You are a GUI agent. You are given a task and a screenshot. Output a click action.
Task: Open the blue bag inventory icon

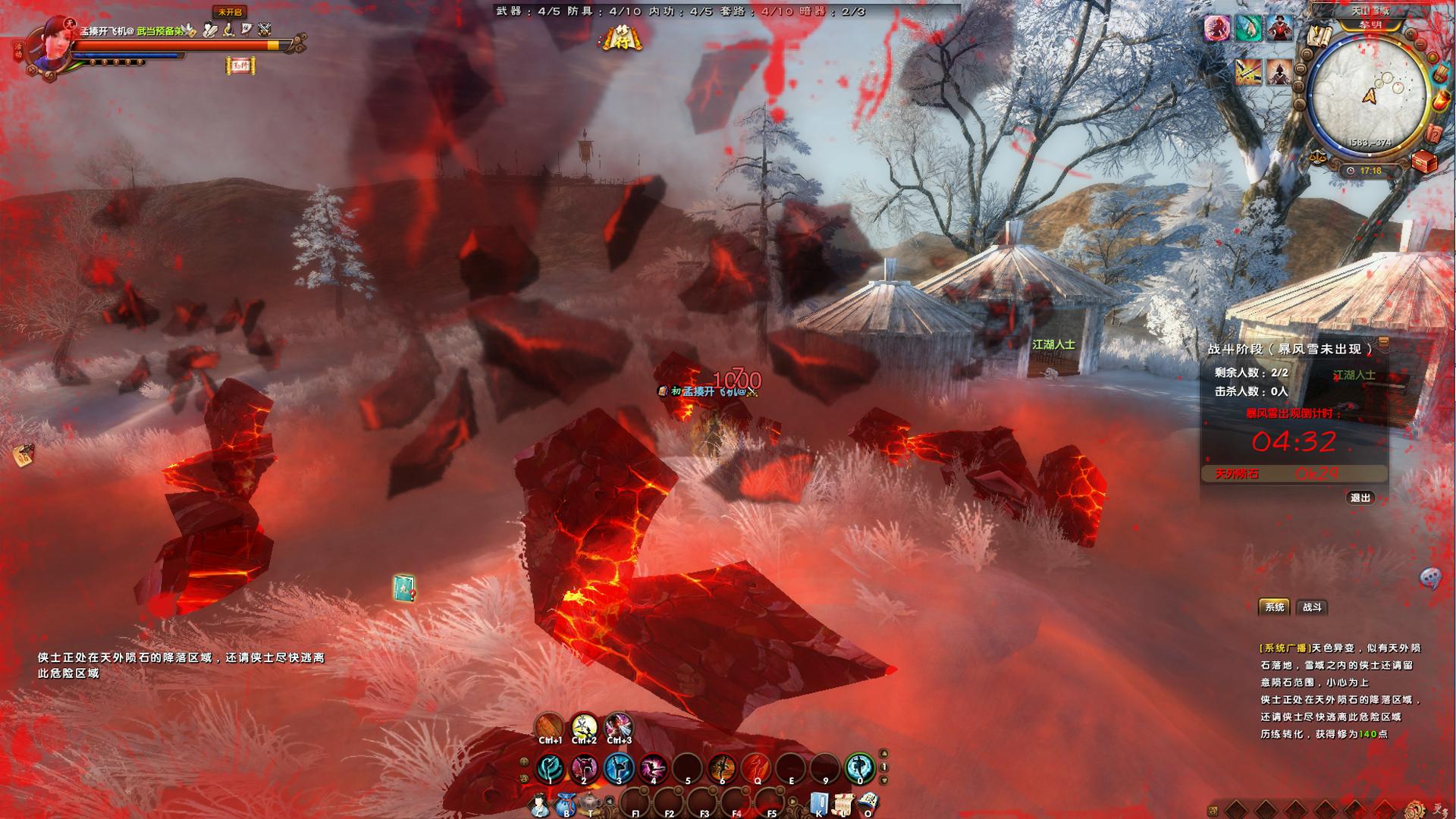click(565, 804)
